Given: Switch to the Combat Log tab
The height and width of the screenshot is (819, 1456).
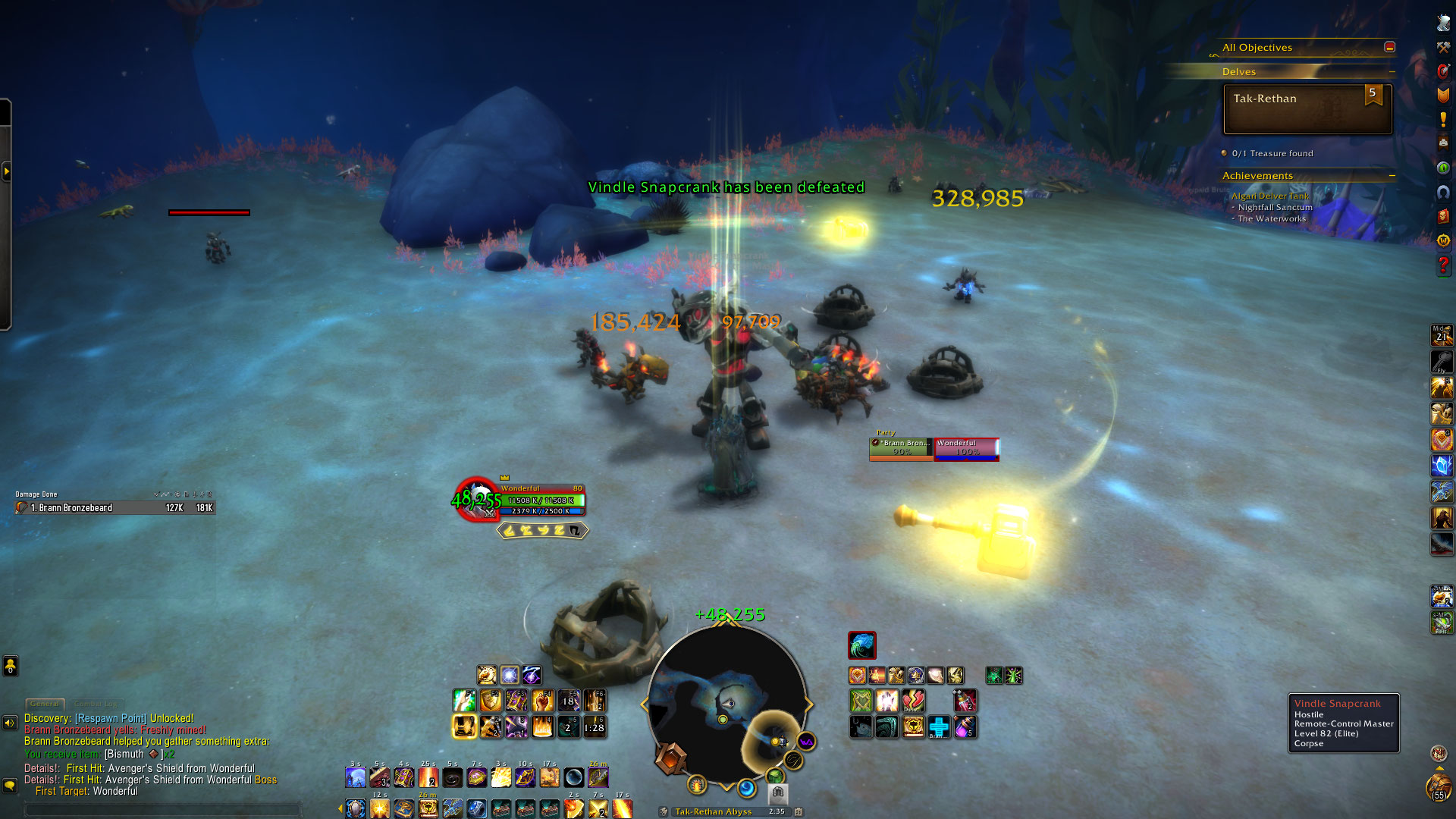Looking at the screenshot, I should (96, 704).
